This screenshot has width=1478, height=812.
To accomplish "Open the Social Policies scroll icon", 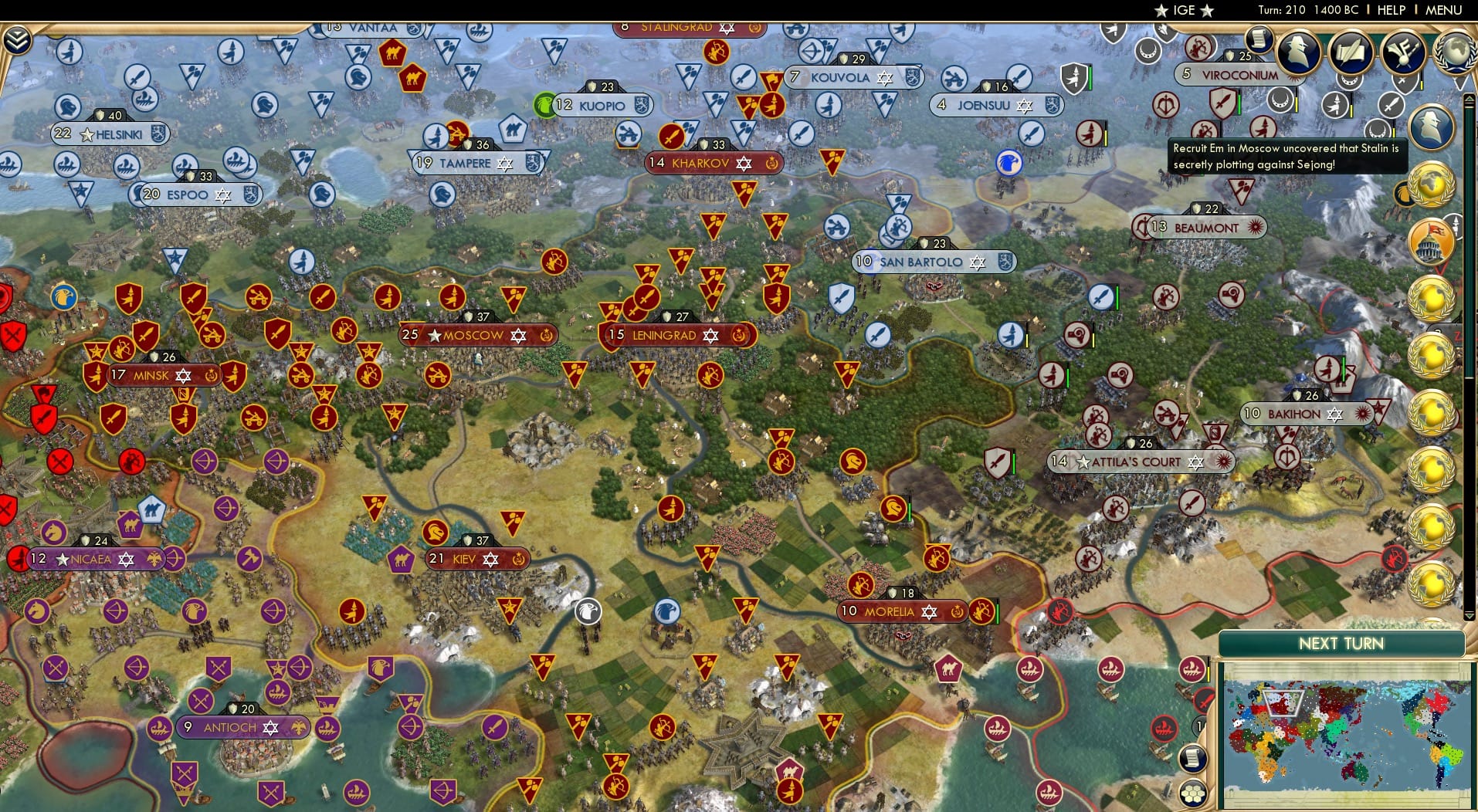I will [x=1351, y=52].
